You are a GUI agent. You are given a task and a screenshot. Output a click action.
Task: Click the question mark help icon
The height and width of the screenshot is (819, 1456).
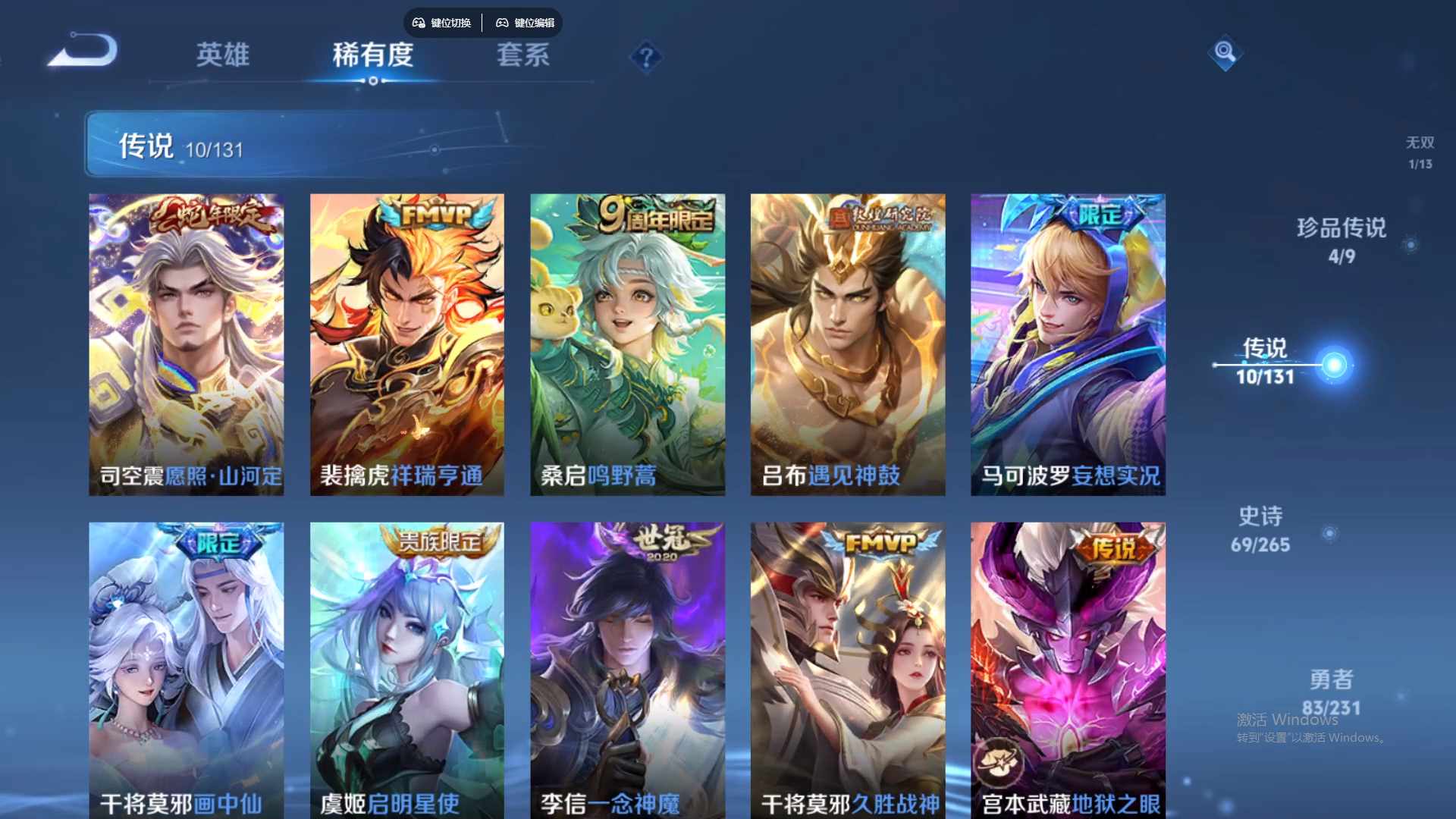click(645, 57)
